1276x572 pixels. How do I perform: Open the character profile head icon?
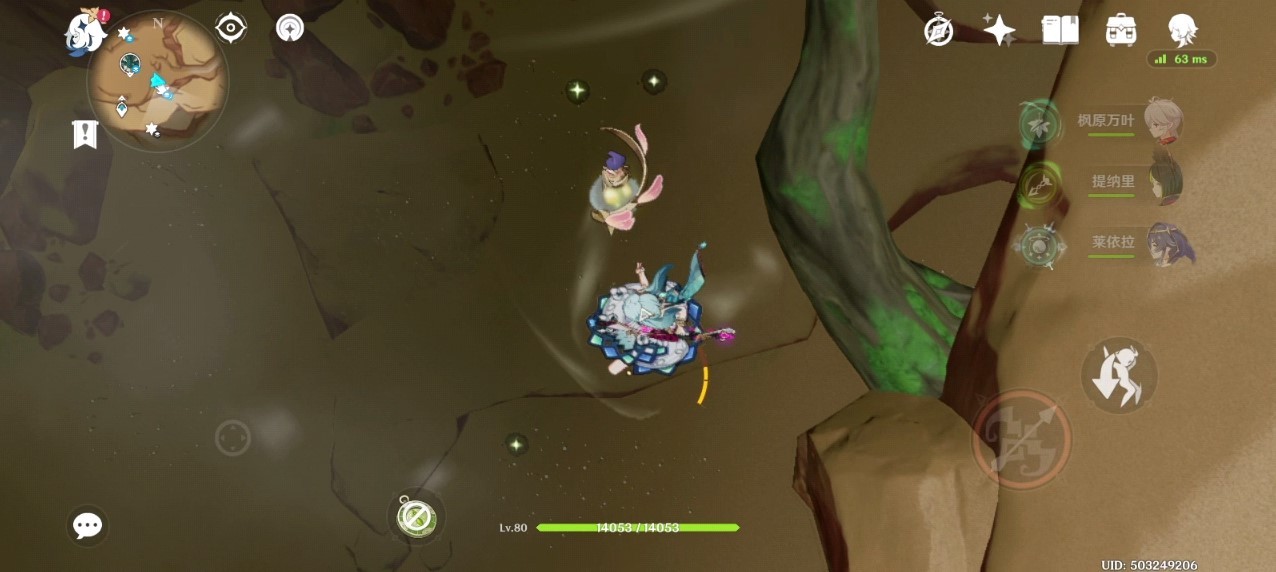click(1183, 30)
